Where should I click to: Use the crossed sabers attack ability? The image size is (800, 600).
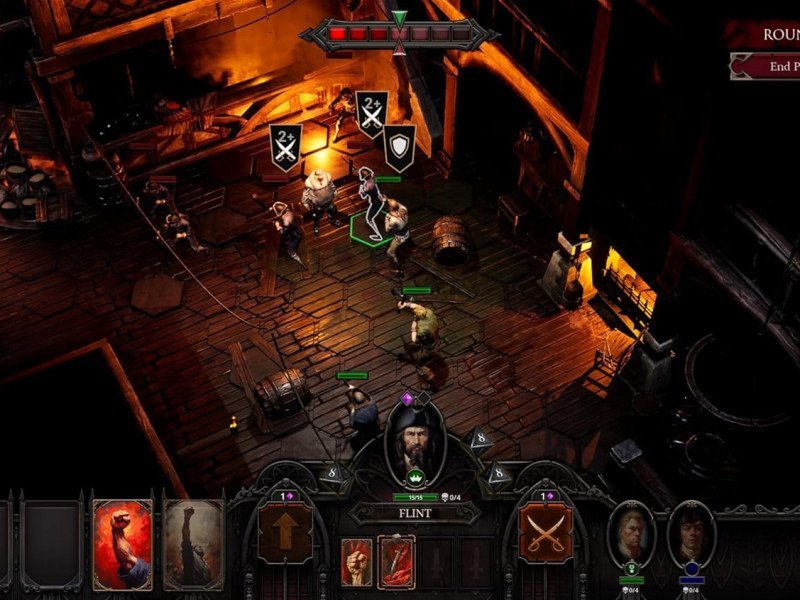click(545, 531)
